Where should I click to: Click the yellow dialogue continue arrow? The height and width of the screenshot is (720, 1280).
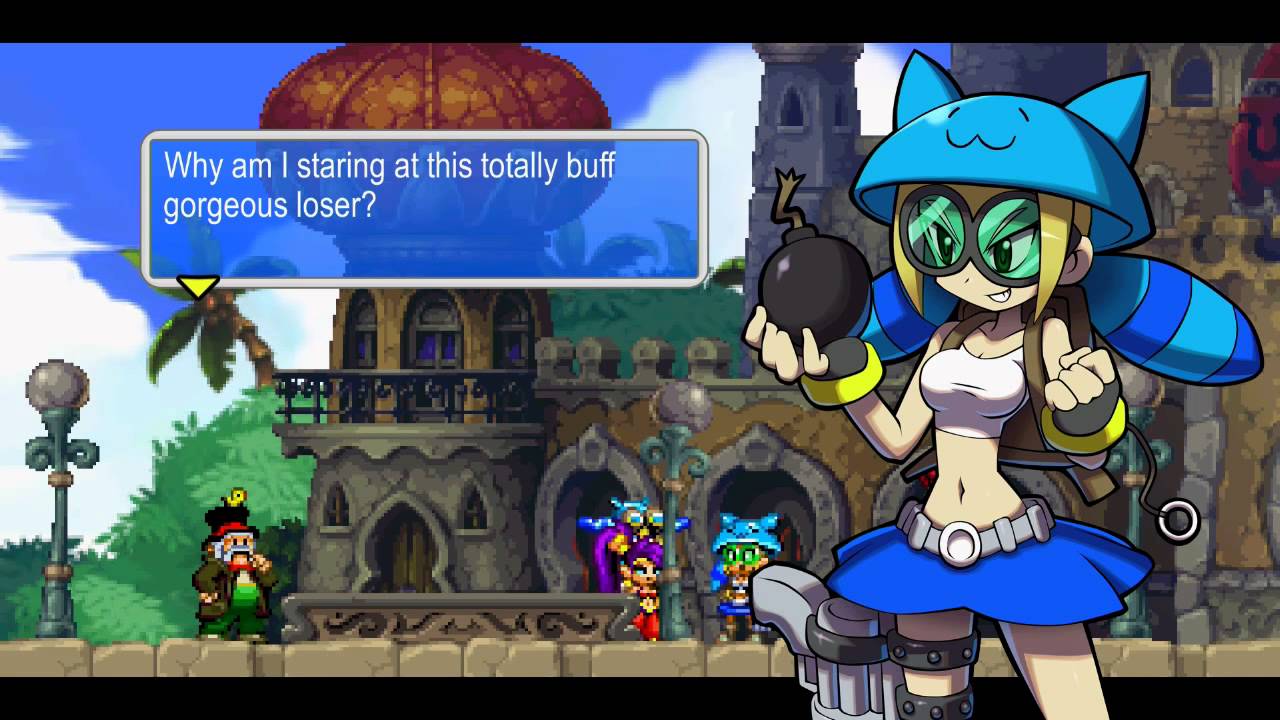(197, 287)
